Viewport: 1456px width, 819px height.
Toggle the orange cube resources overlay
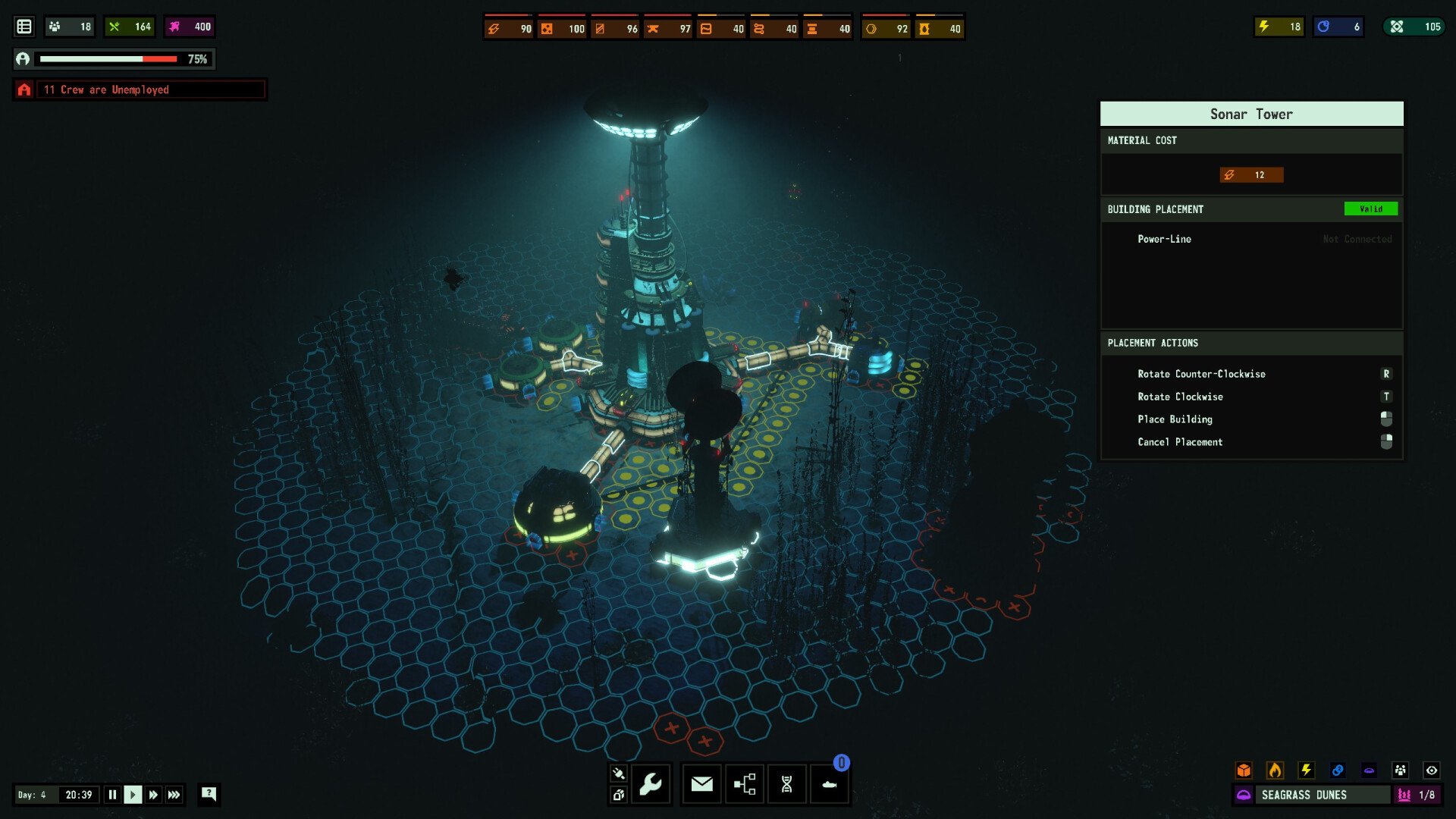coord(1244,770)
